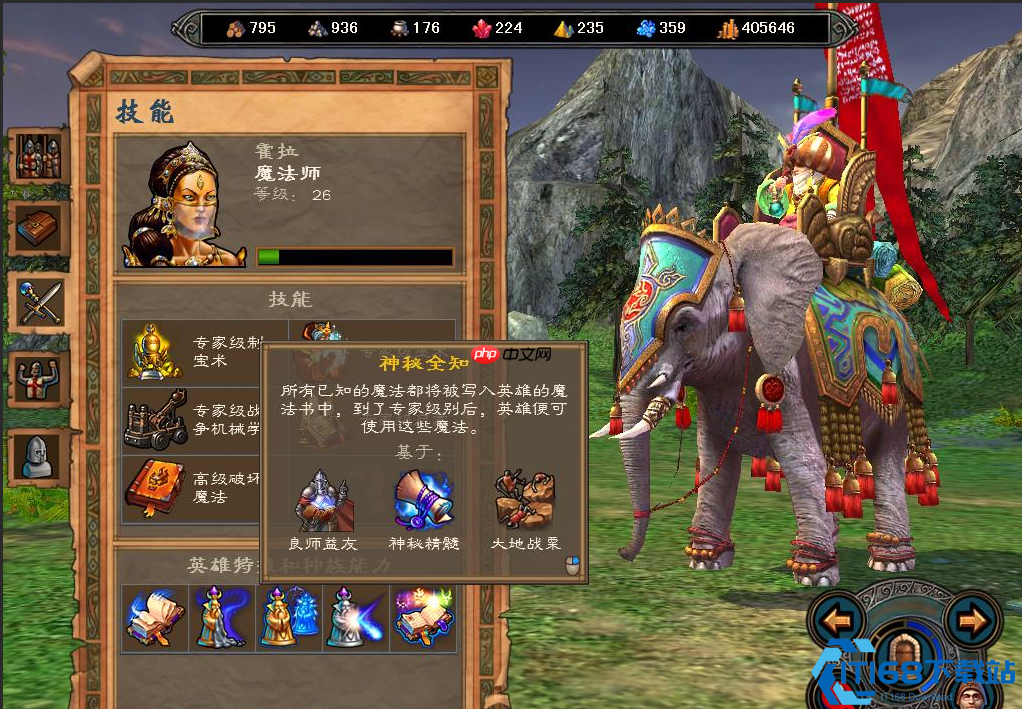Switch to the spellbook tab

coord(39,229)
